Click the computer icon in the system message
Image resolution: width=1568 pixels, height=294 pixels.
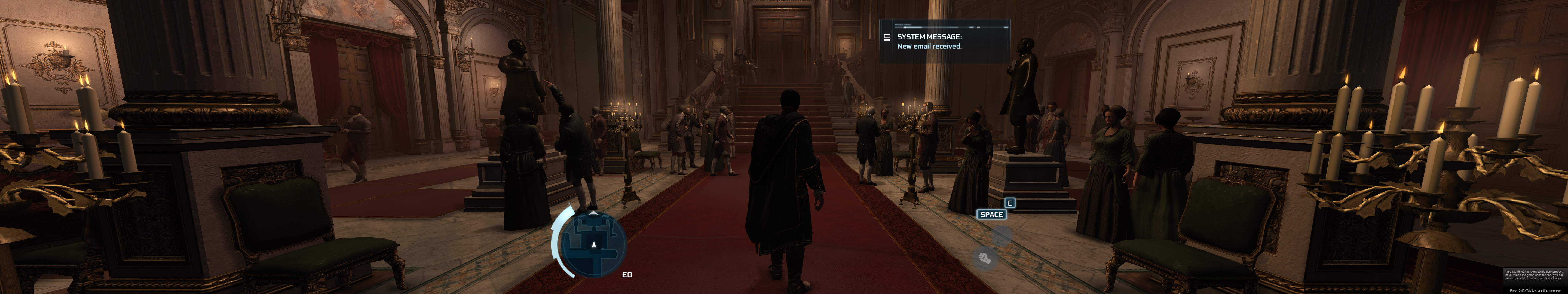tap(887, 37)
